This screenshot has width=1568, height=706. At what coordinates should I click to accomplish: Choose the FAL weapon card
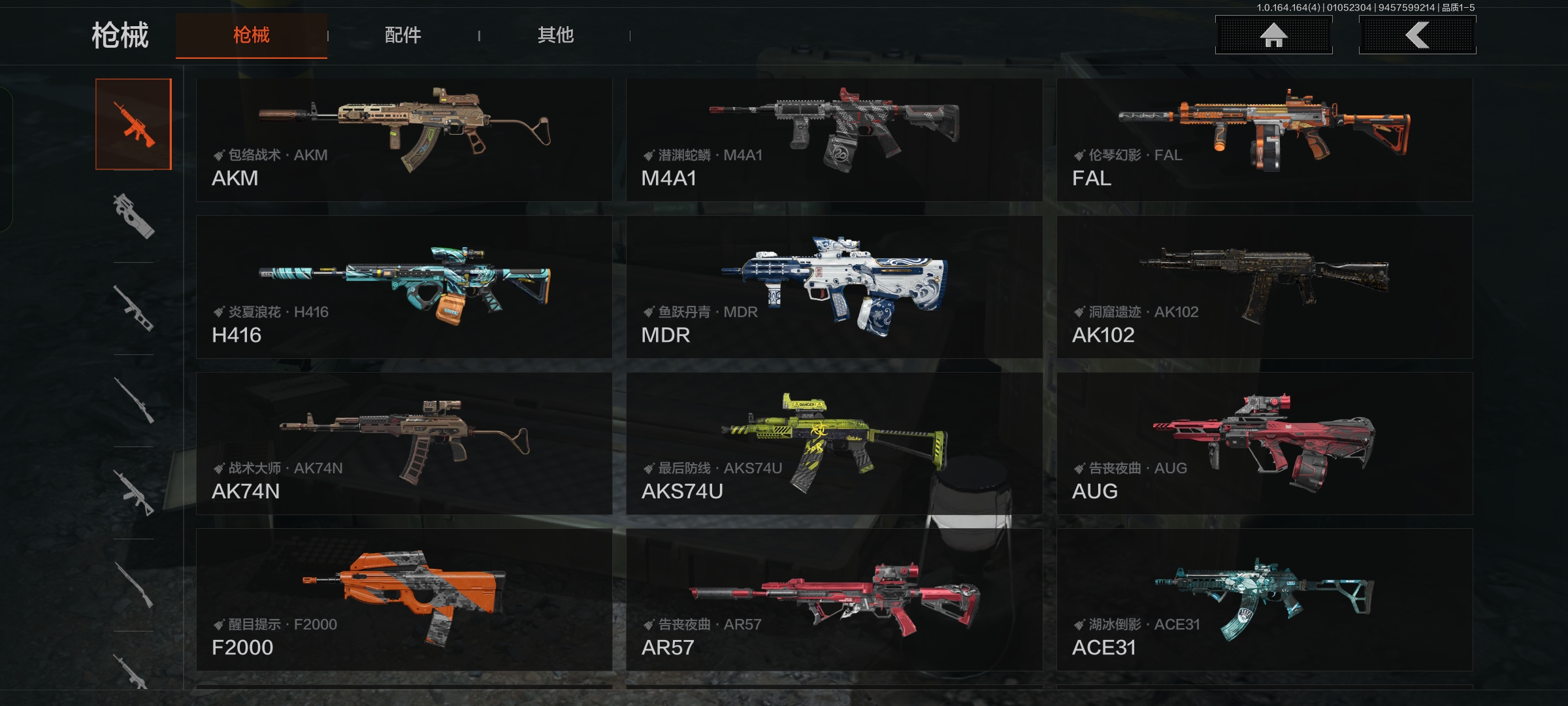(x=1264, y=140)
